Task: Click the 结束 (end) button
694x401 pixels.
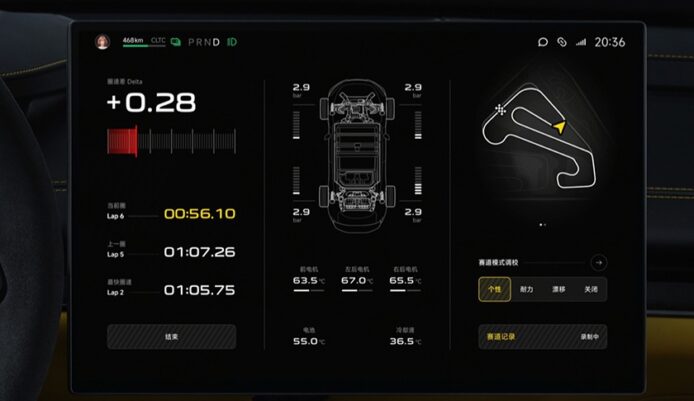Action: click(x=171, y=337)
